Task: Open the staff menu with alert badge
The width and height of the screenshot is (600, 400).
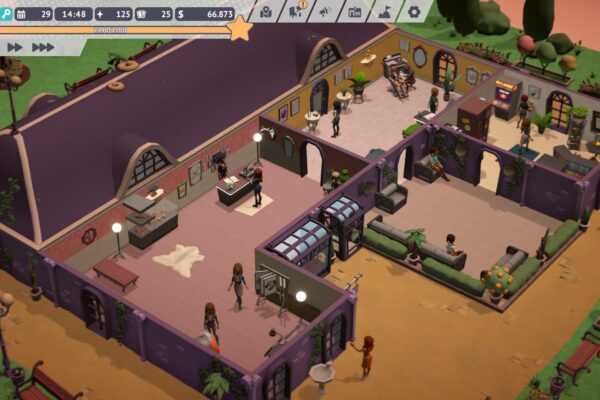Action: (x=296, y=13)
